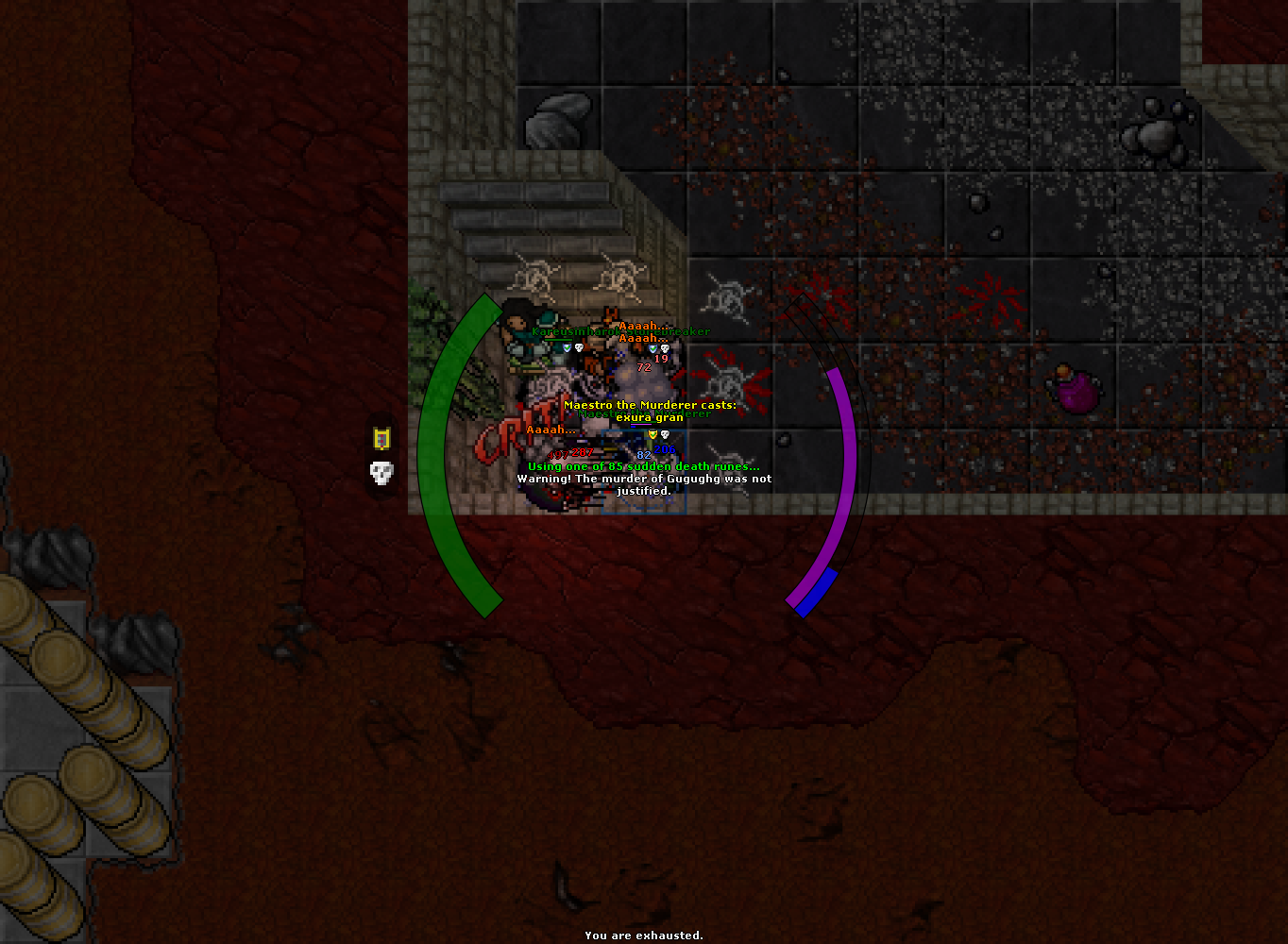Click the golden party shield above Maestro the Murderer
This screenshot has height=944, width=1288.
pyautogui.click(x=653, y=434)
